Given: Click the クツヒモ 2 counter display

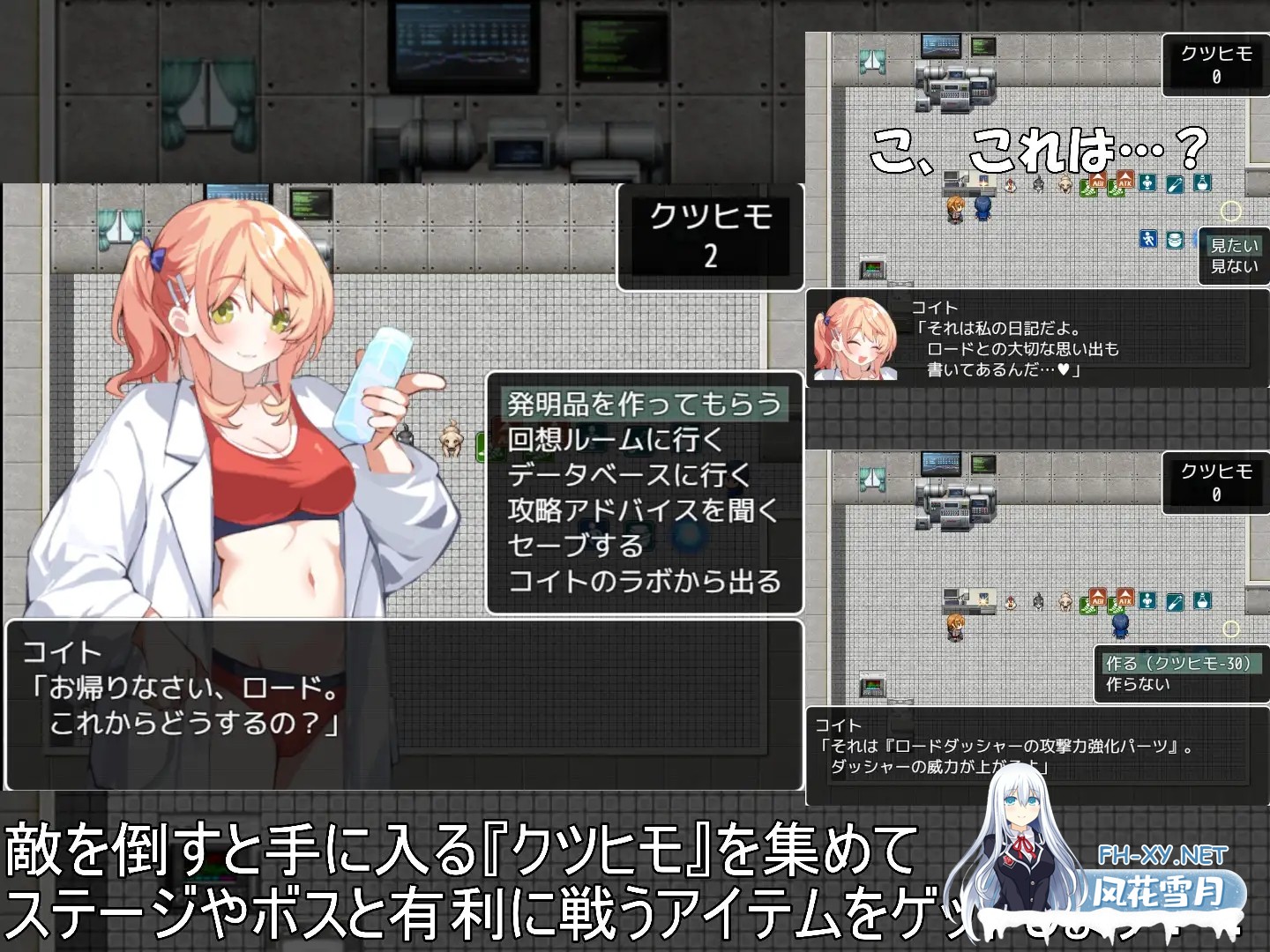Looking at the screenshot, I should click(x=712, y=233).
